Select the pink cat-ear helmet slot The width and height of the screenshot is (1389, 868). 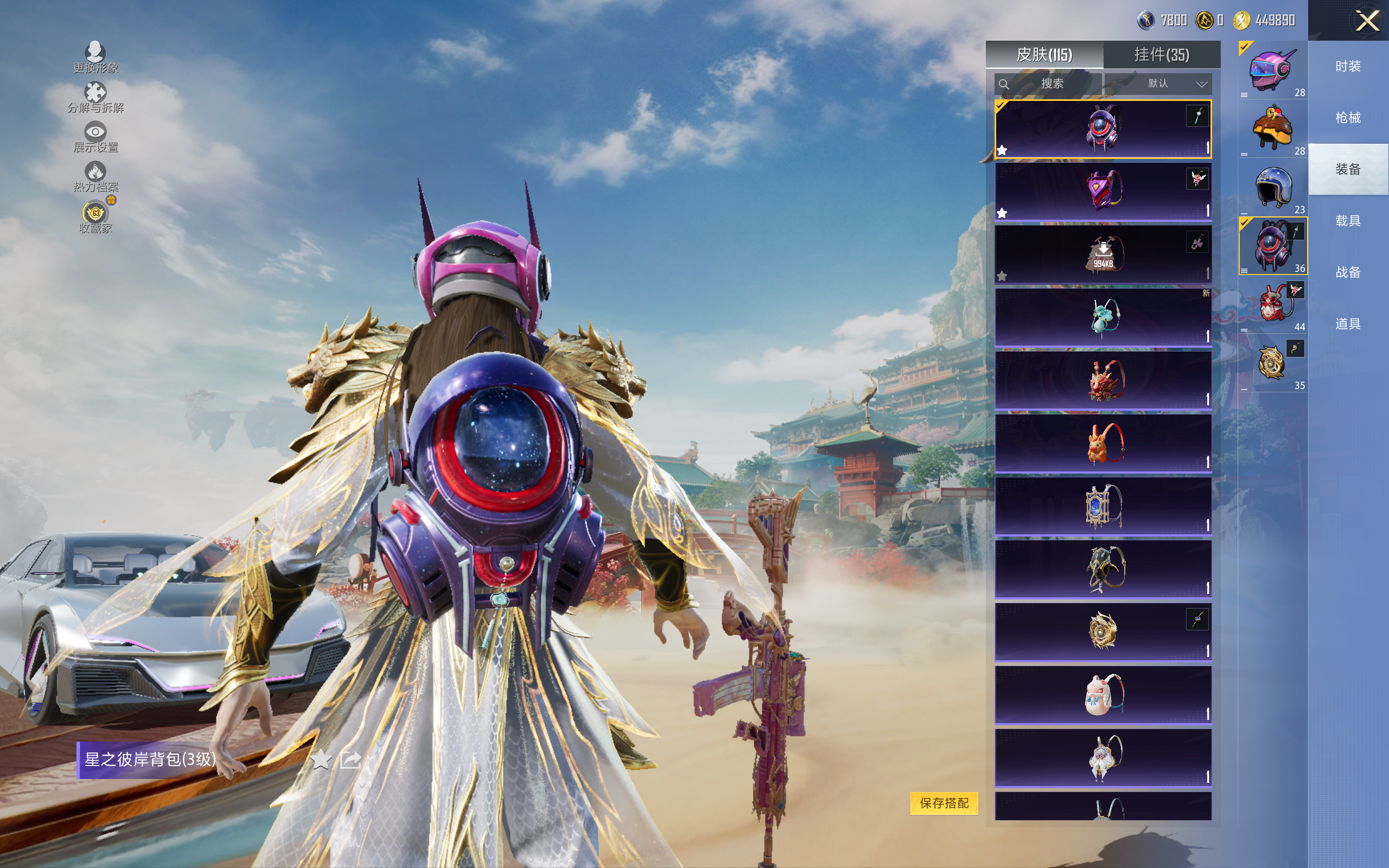1272,71
